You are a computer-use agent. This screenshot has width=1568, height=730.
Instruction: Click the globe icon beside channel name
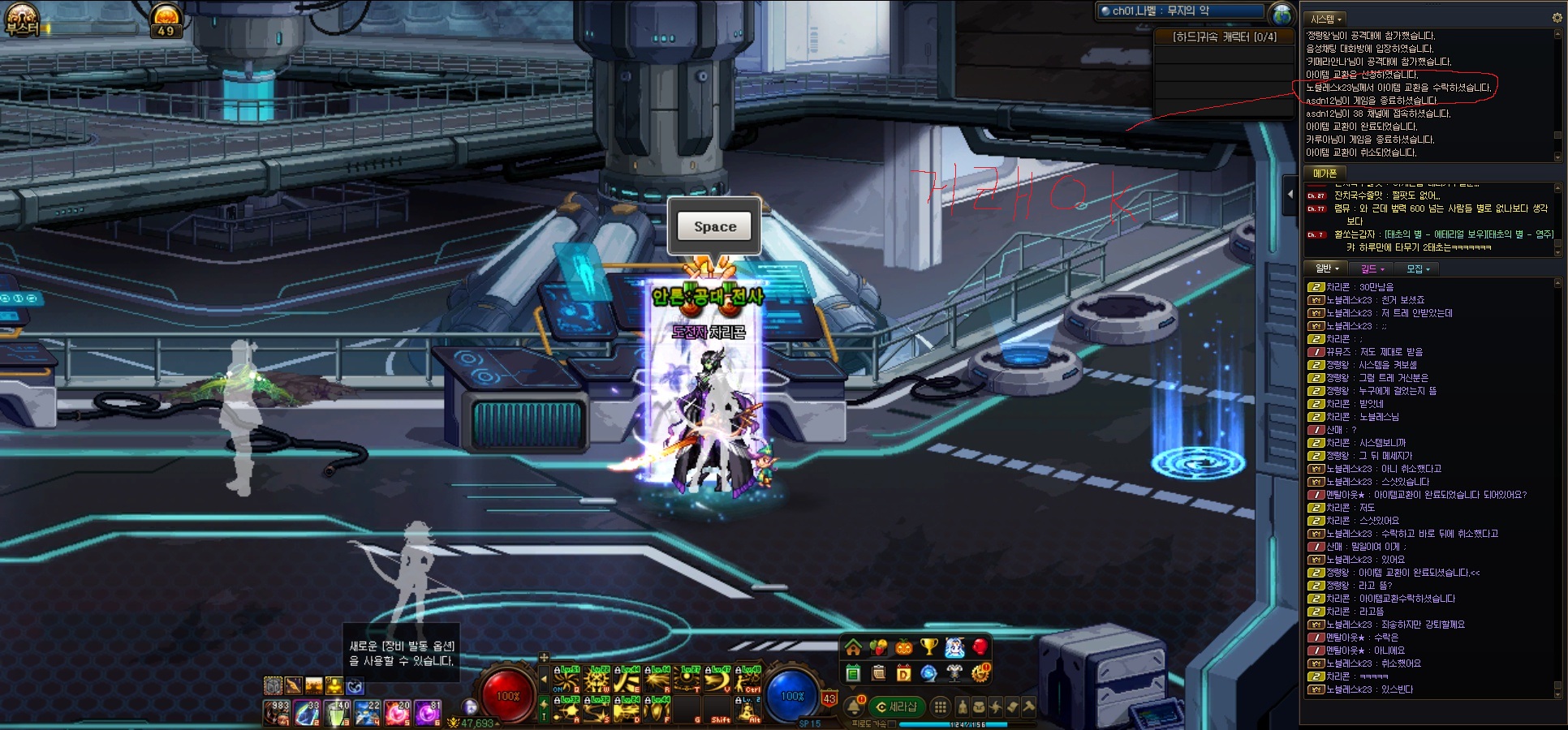(1282, 13)
